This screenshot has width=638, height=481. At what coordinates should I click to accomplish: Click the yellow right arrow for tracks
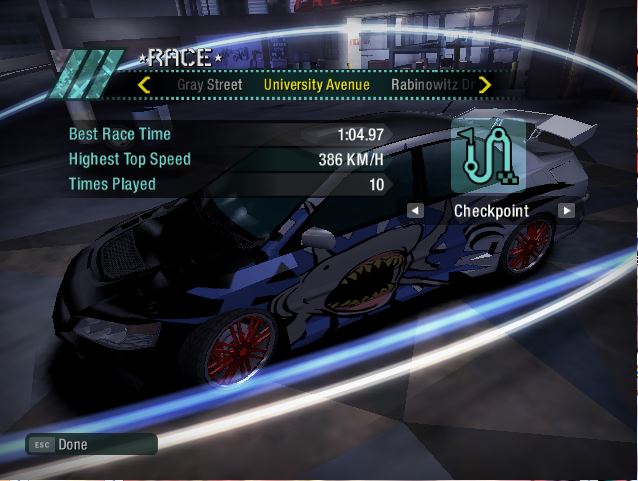click(x=485, y=85)
